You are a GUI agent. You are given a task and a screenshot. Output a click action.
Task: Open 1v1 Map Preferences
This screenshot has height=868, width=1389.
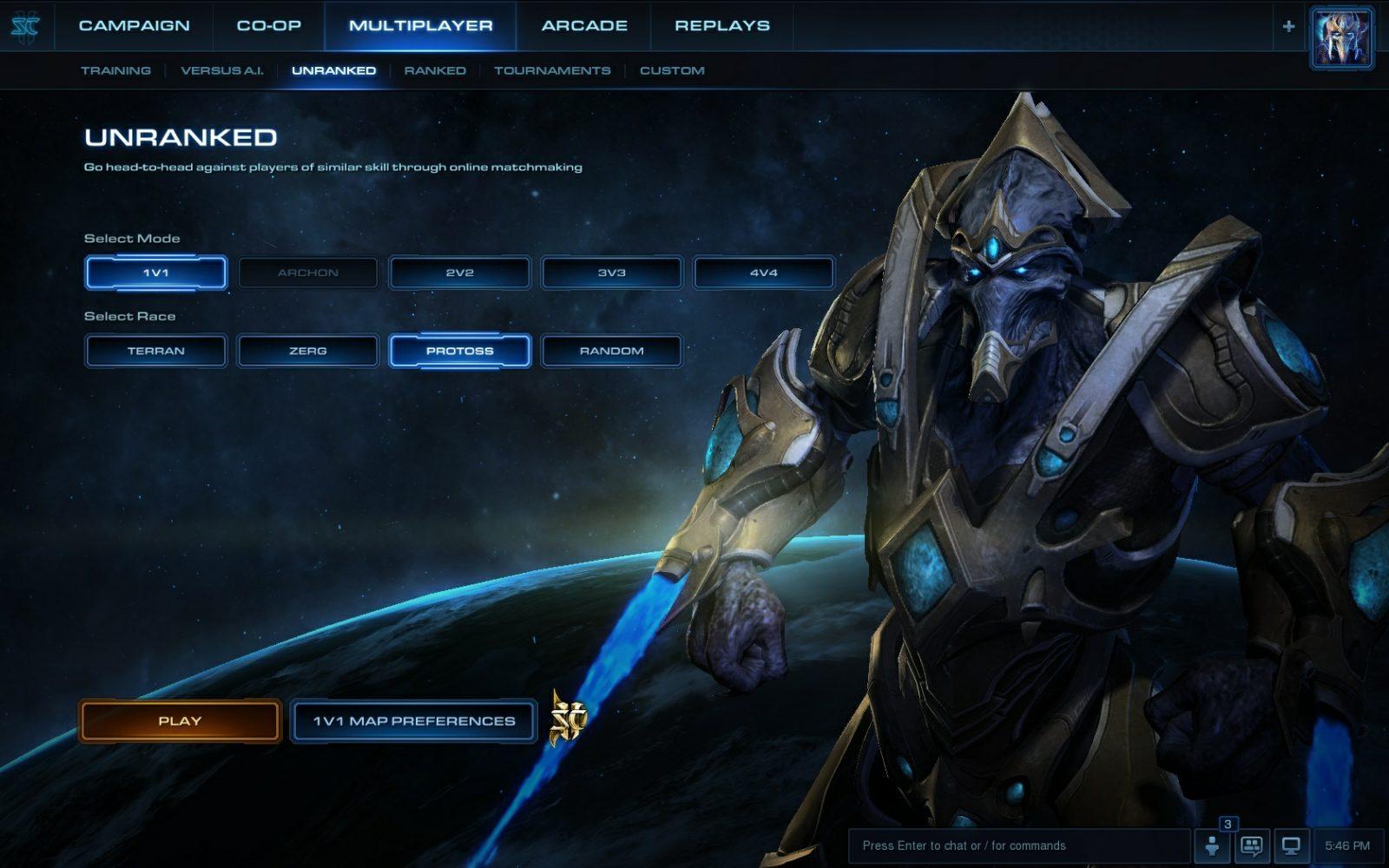pyautogui.click(x=413, y=720)
